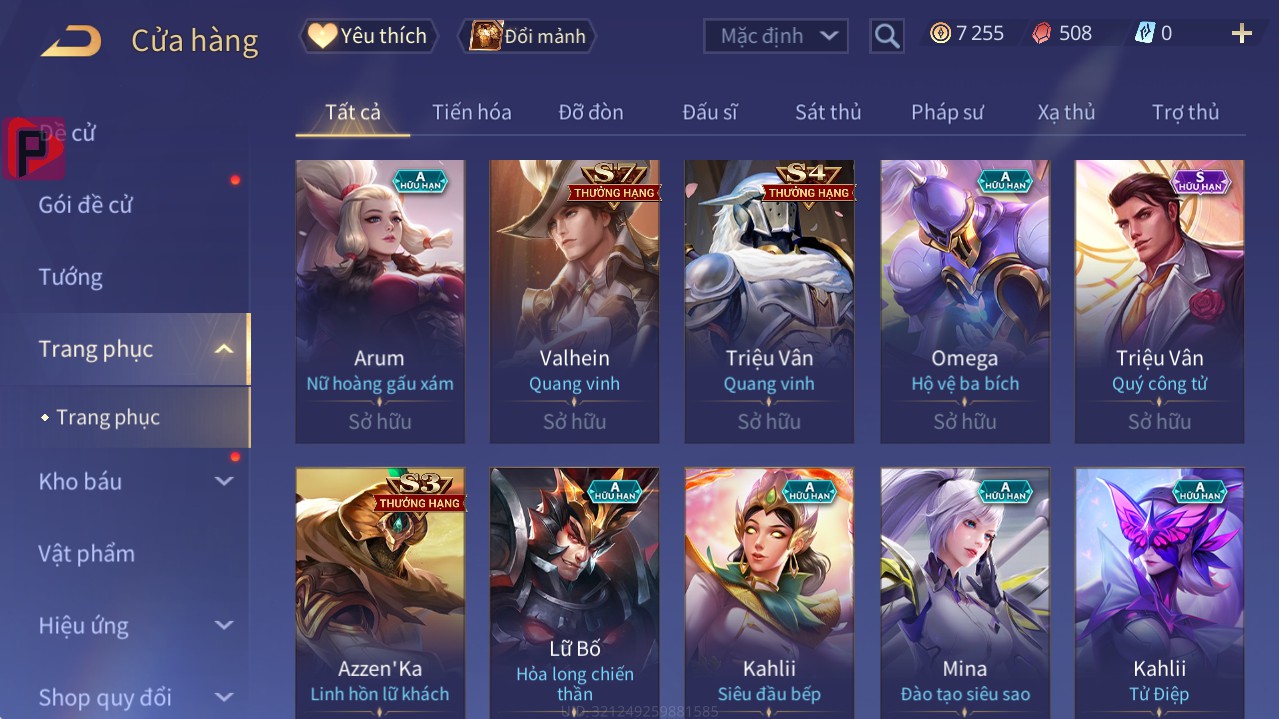Viewport: 1279px width, 719px height.
Task: Choose the Xạ thủ tab
Action: [x=1066, y=112]
